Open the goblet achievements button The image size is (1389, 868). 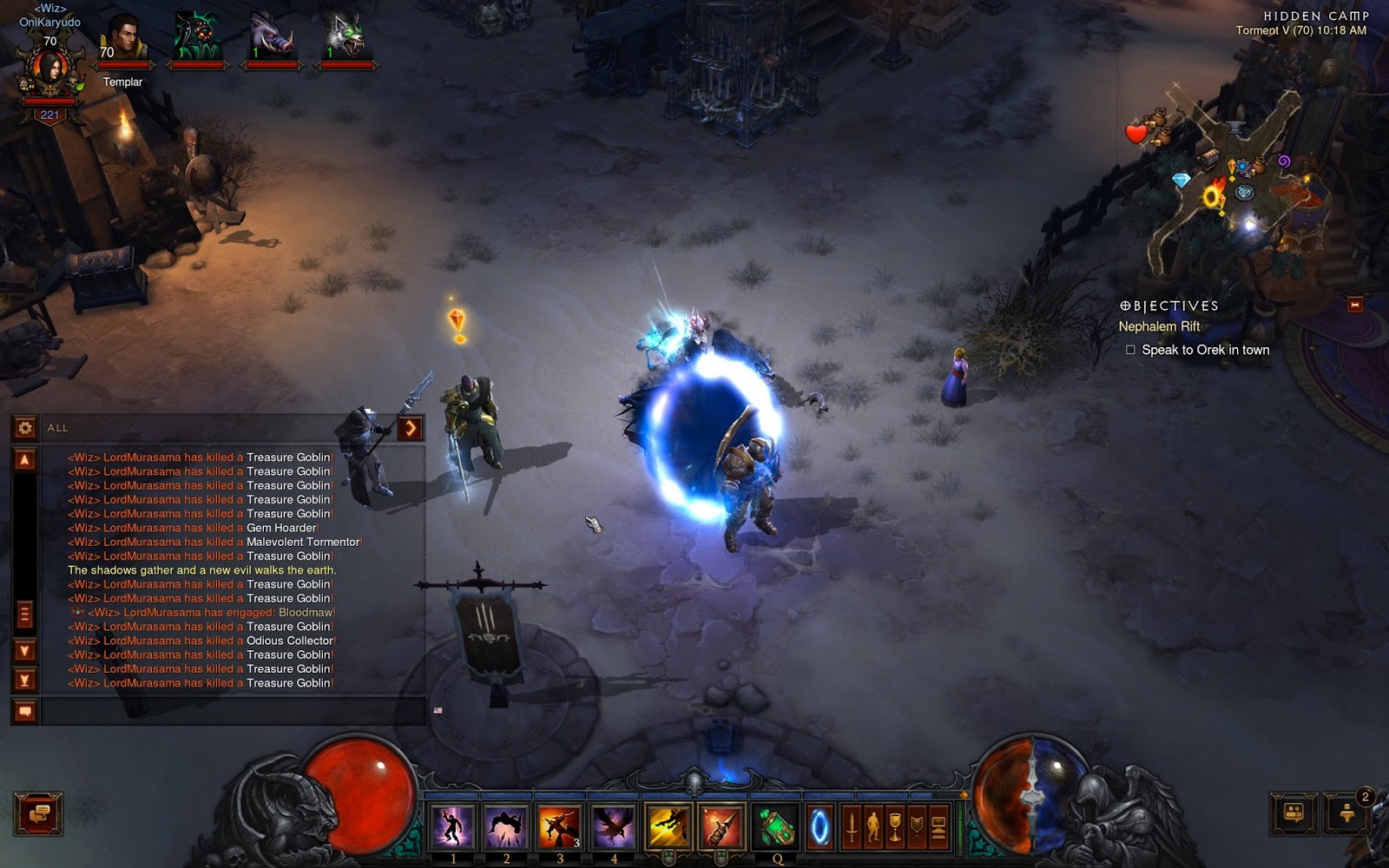tap(895, 828)
